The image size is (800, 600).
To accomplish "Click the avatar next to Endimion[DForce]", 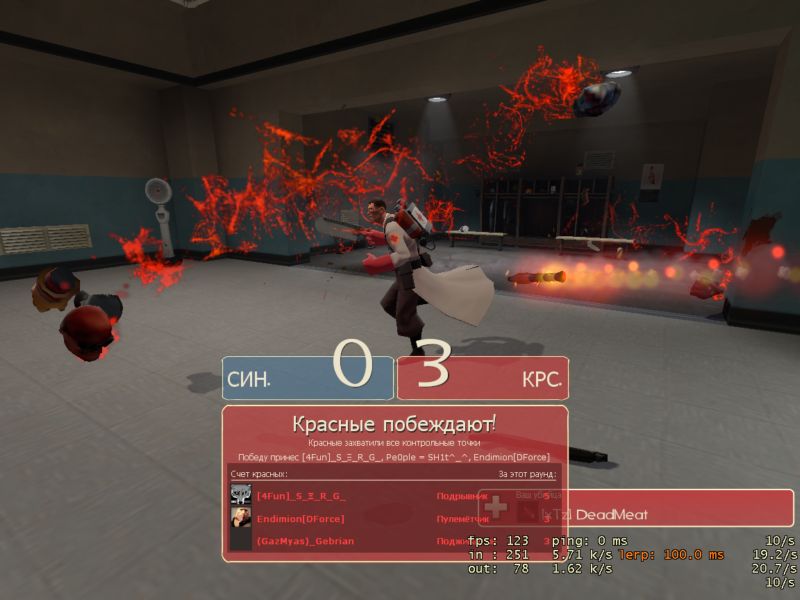I will point(241,517).
